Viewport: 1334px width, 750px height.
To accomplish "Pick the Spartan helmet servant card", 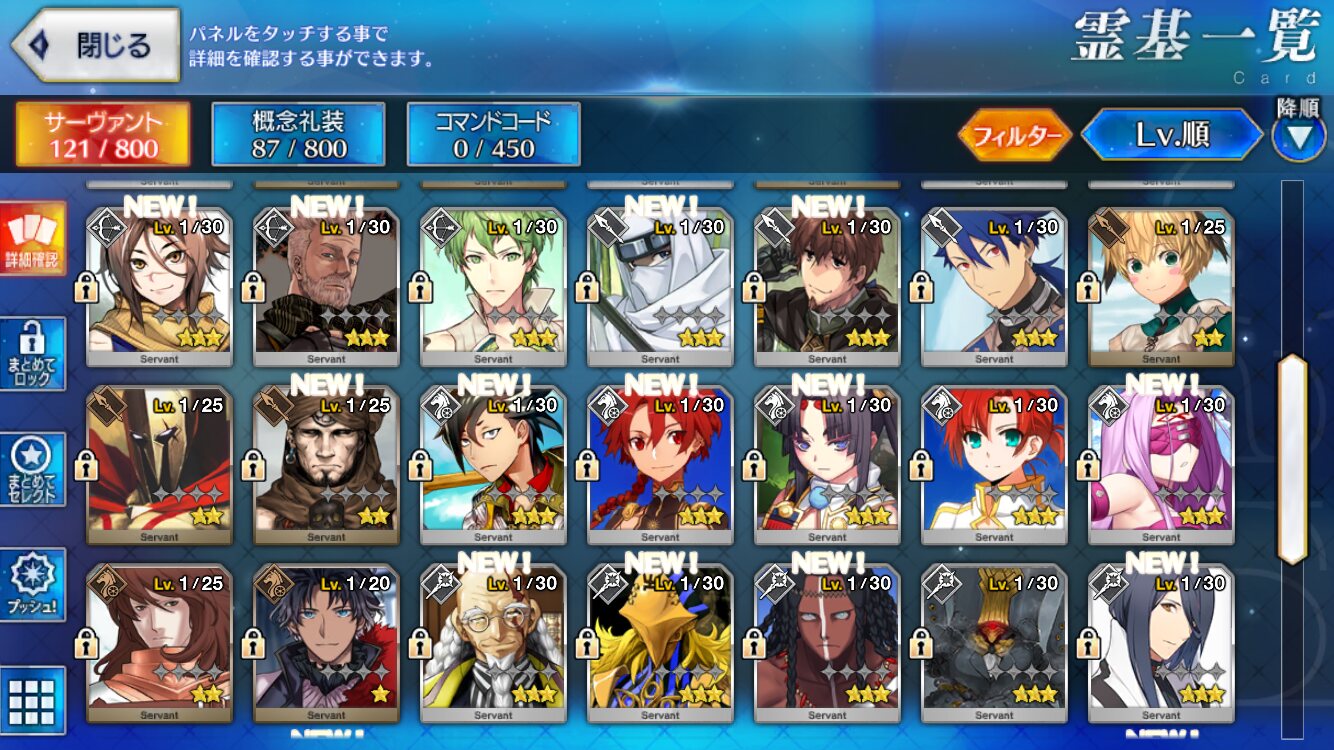I will pyautogui.click(x=159, y=465).
